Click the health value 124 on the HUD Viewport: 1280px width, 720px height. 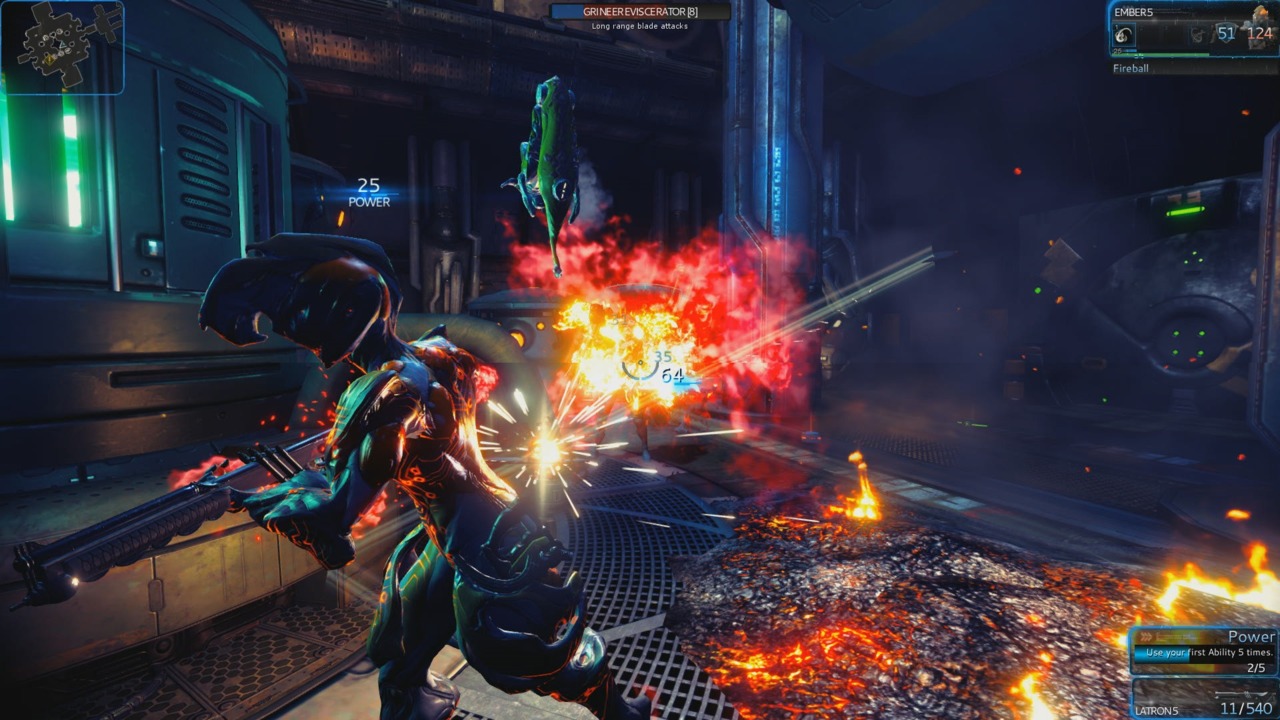1259,33
